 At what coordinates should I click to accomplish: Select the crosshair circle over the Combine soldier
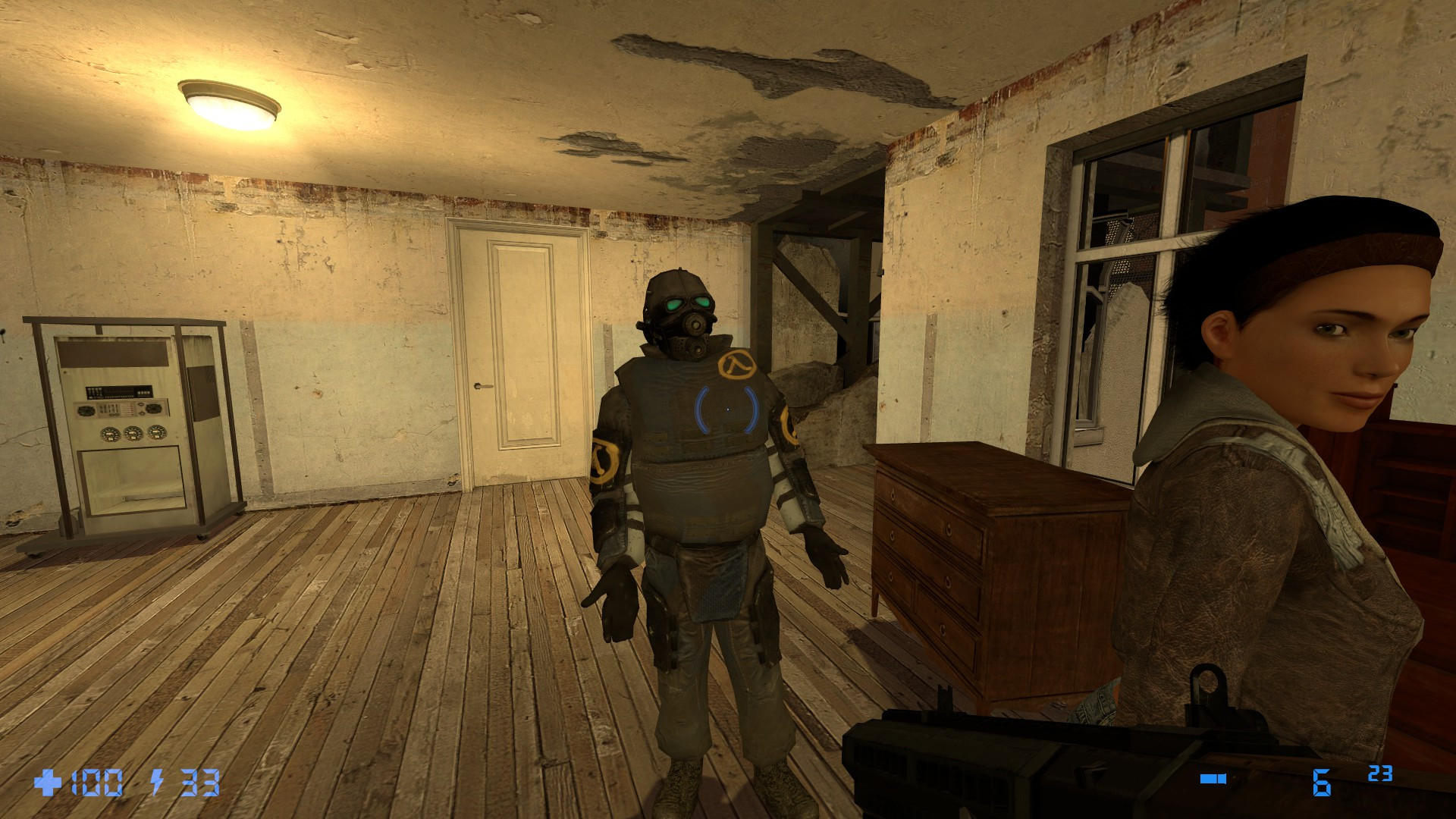tap(726, 410)
